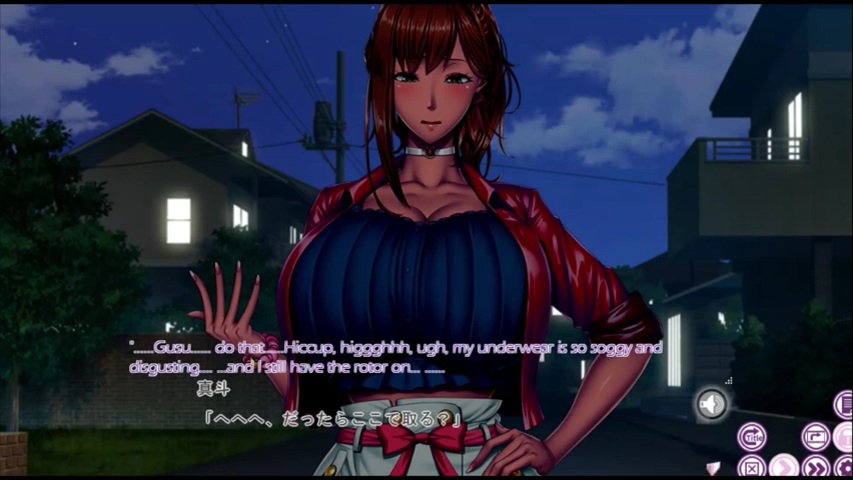Advance dialogue with the single arrow button

pyautogui.click(x=784, y=467)
